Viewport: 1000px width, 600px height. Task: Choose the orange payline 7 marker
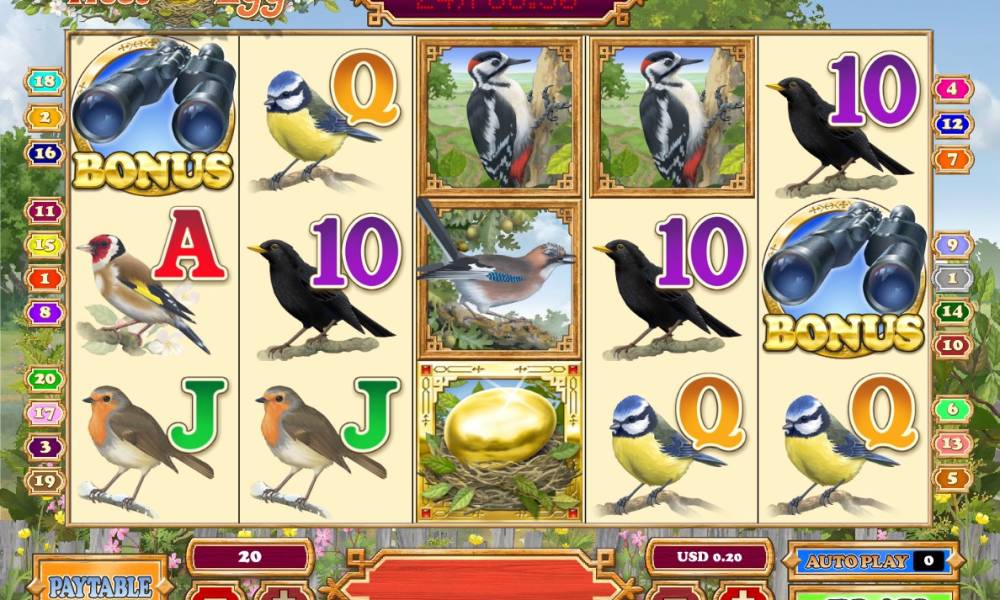(953, 158)
